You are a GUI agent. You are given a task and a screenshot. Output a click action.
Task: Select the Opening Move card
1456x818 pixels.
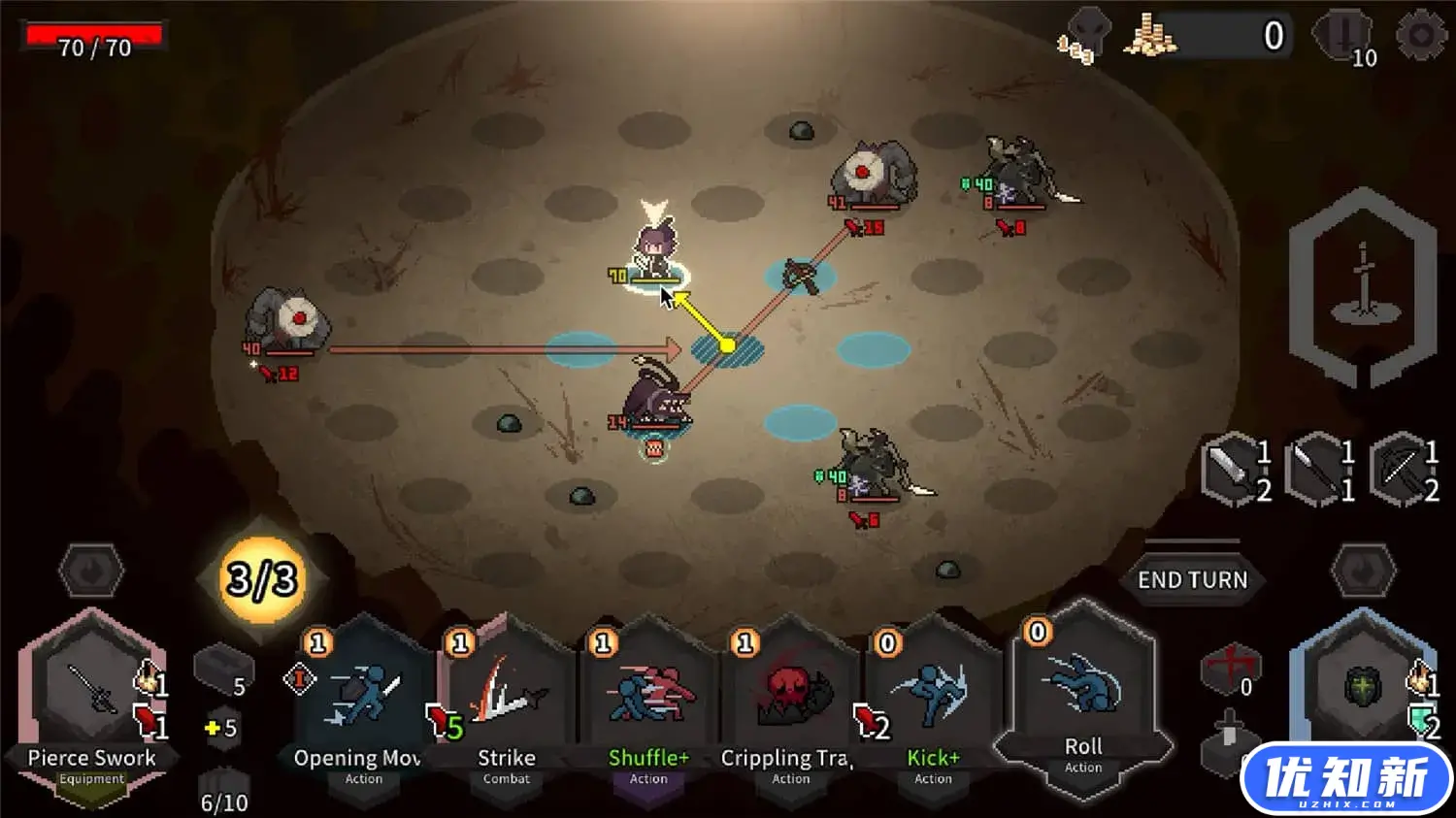pyautogui.click(x=362, y=703)
